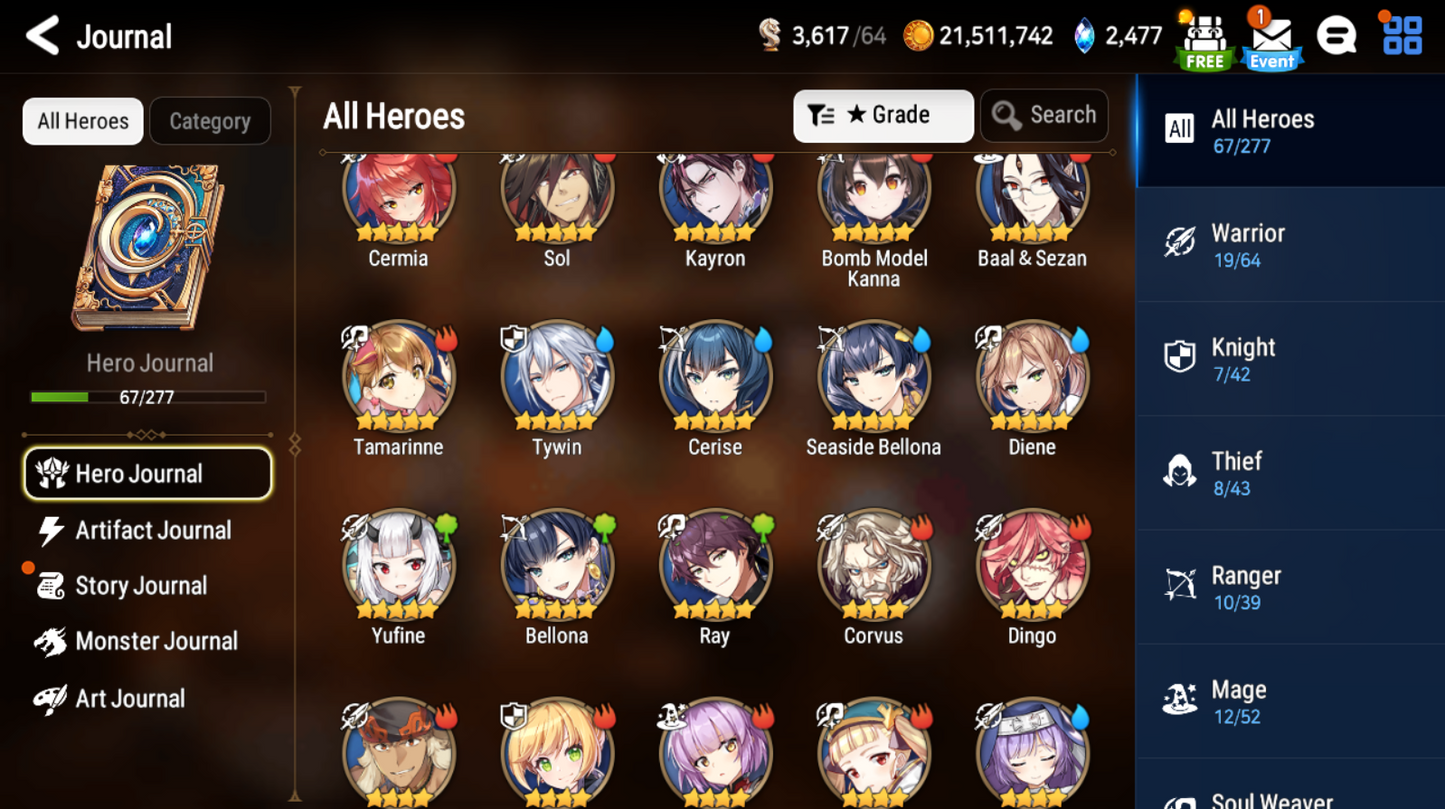Select the Thief category in the sidebar
Image resolution: width=1445 pixels, height=809 pixels.
pyautogui.click(x=1289, y=472)
